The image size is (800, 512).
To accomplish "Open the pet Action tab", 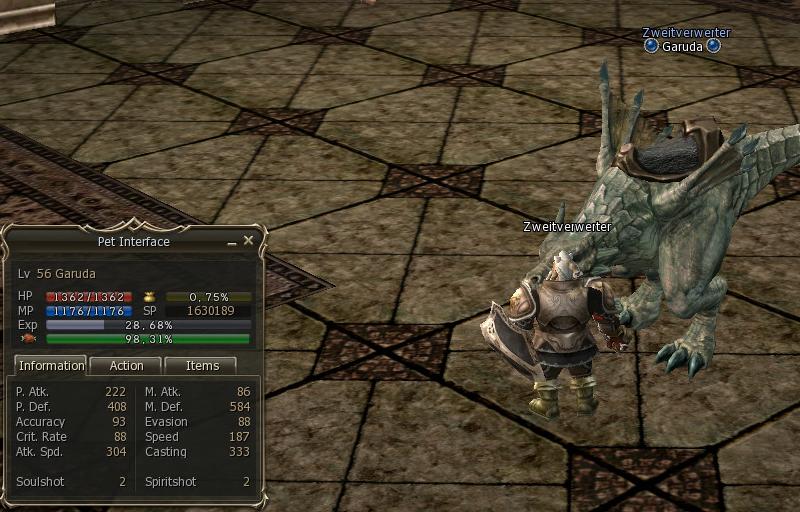I will click(126, 366).
